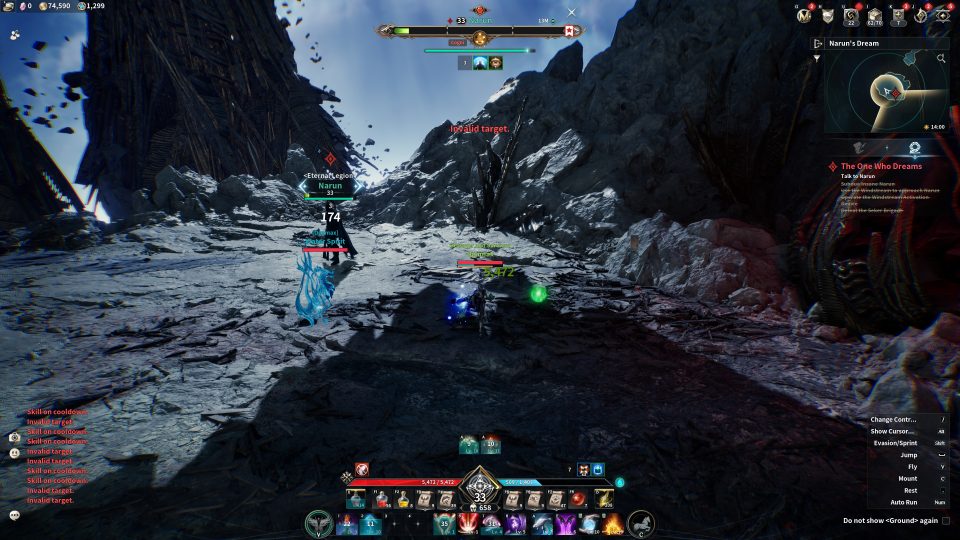Activate the fire flame skill

(612, 523)
